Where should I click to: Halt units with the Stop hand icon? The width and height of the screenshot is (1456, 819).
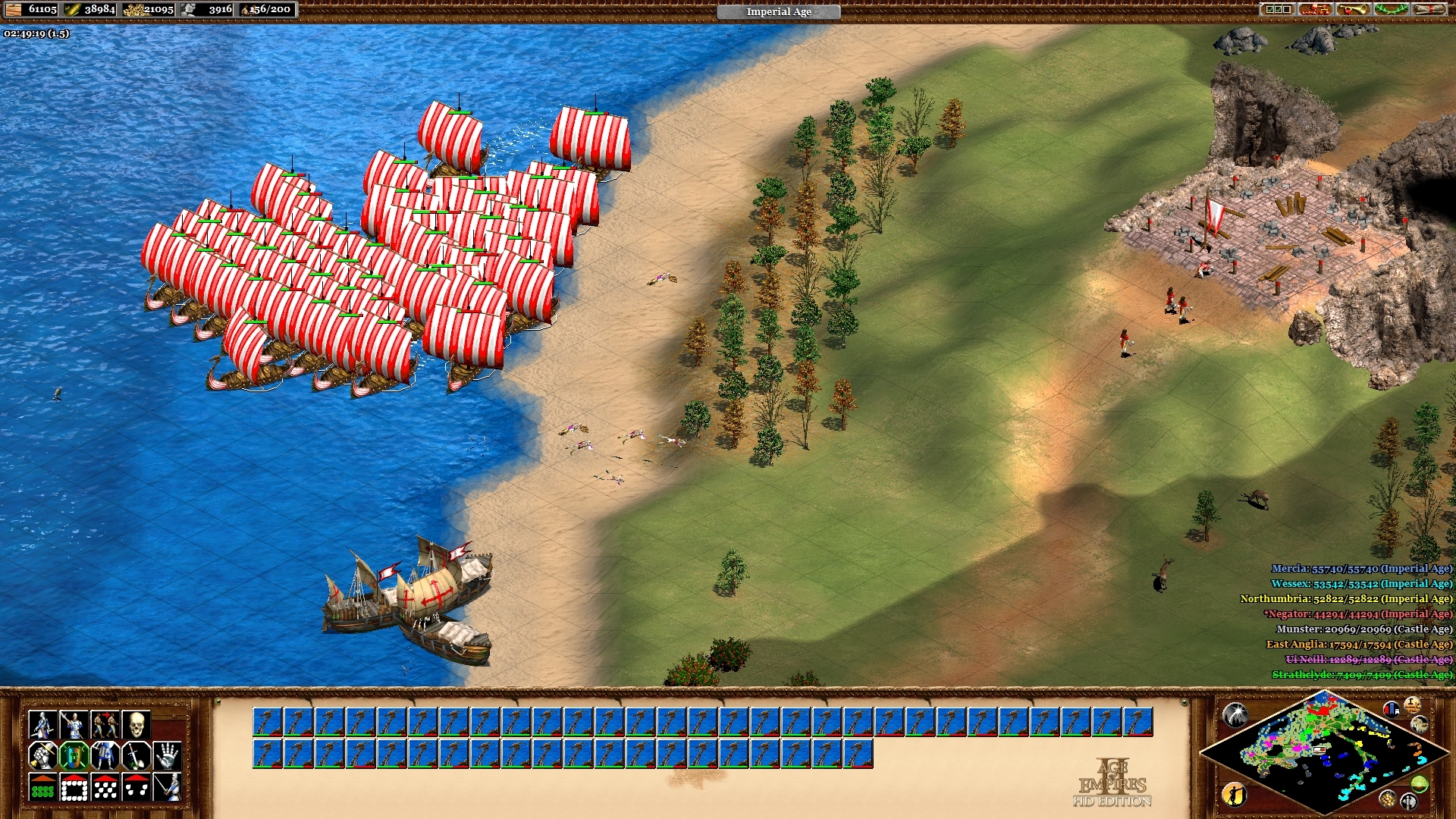coord(167,756)
